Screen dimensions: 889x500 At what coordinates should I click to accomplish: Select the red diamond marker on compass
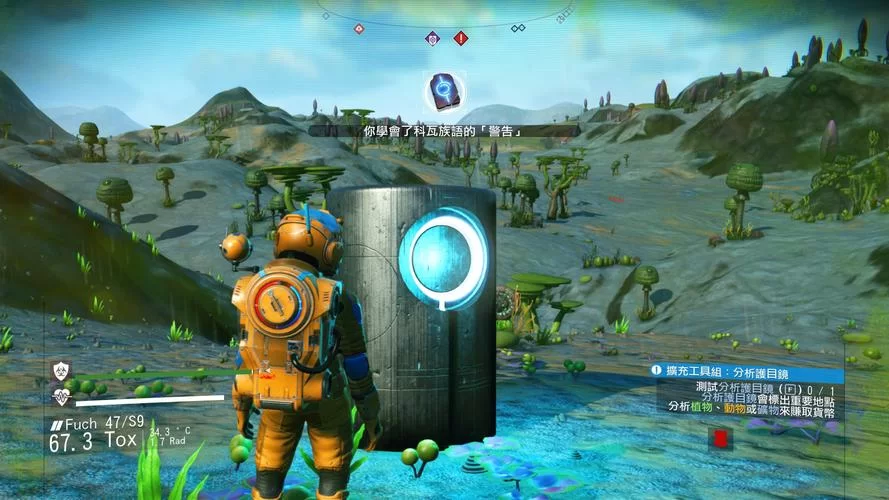tap(359, 28)
